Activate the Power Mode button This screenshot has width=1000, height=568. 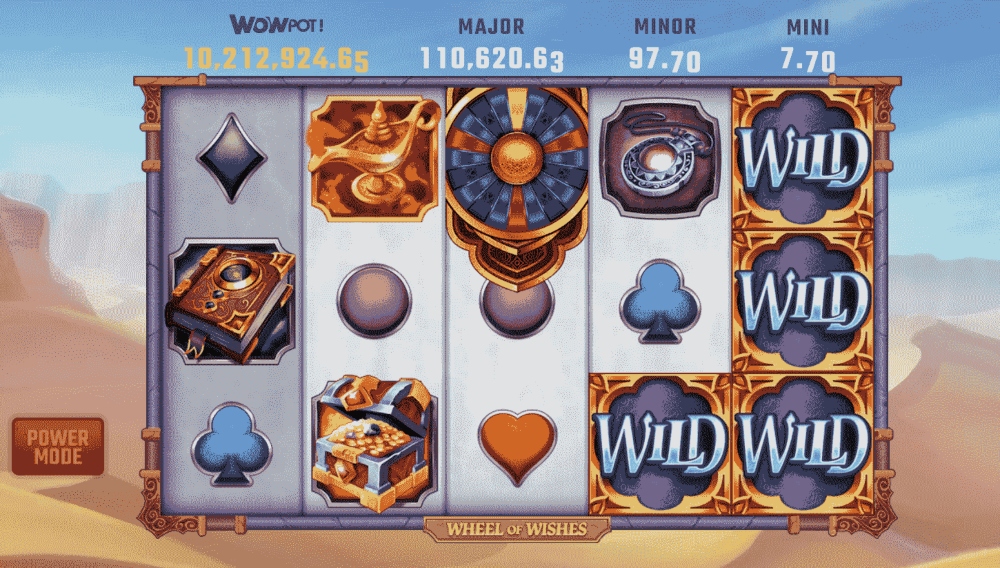tap(58, 446)
